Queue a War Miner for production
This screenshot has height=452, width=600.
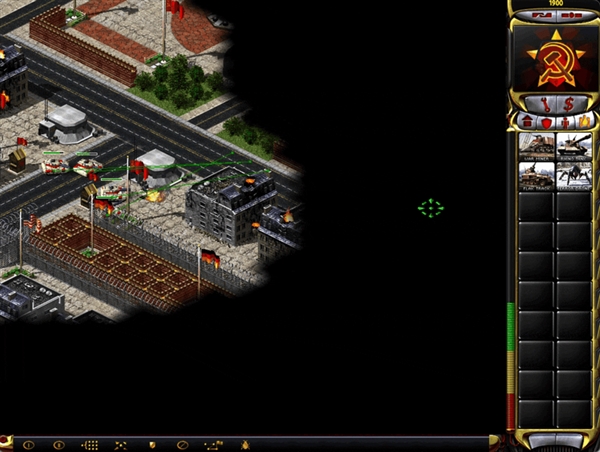[x=535, y=147]
